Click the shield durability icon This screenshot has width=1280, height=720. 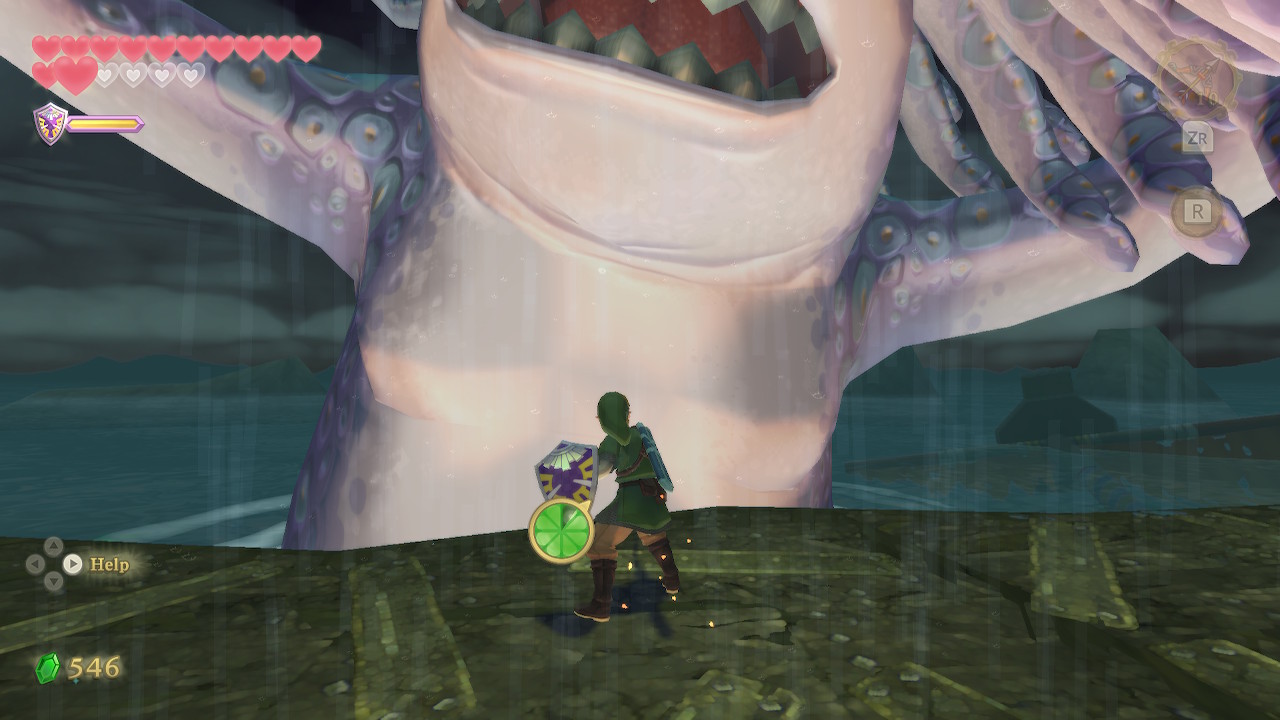tap(50, 124)
